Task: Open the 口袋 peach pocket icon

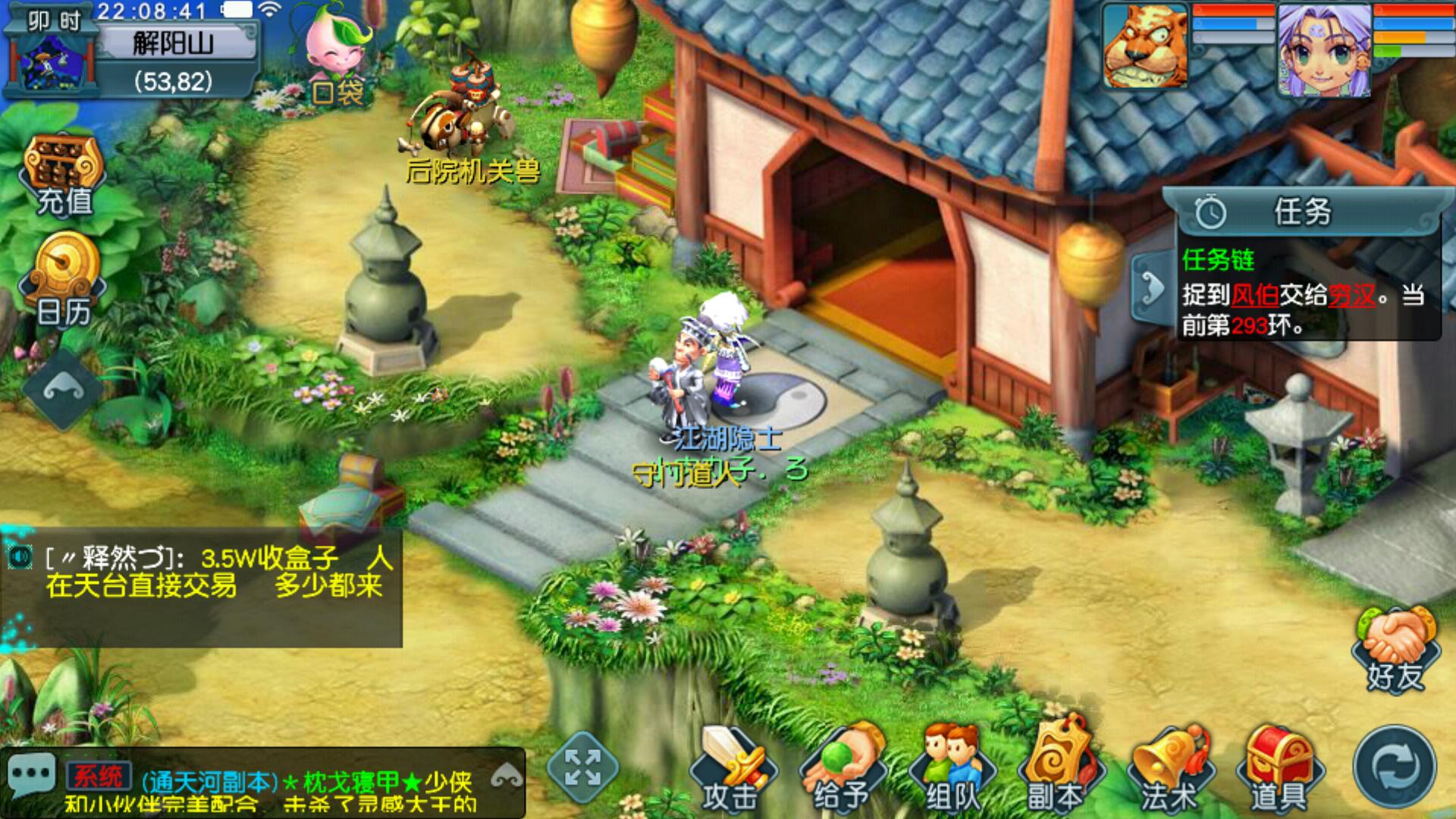Action: pos(337,57)
